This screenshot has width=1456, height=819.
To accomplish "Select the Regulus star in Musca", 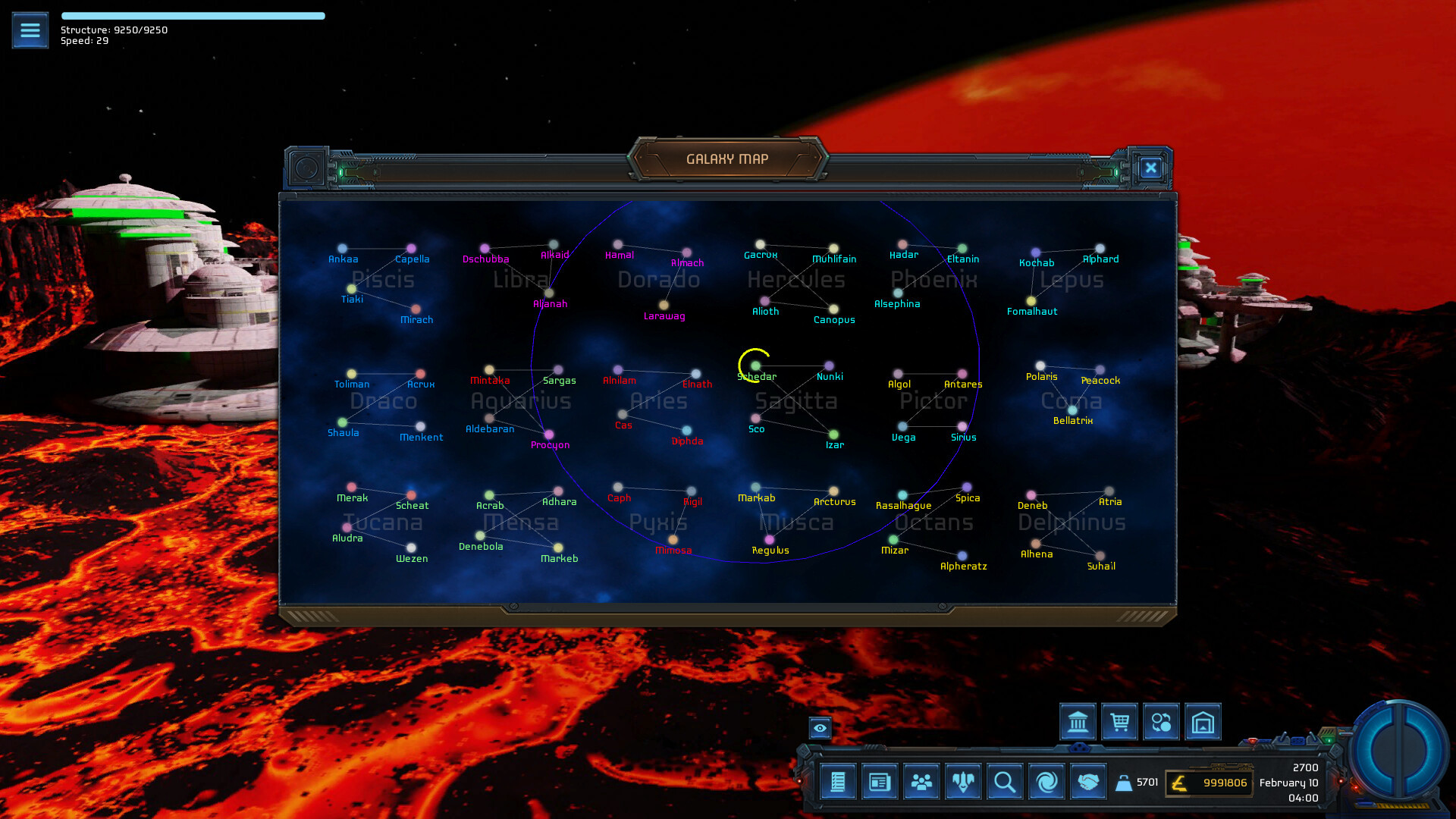I will pyautogui.click(x=769, y=540).
